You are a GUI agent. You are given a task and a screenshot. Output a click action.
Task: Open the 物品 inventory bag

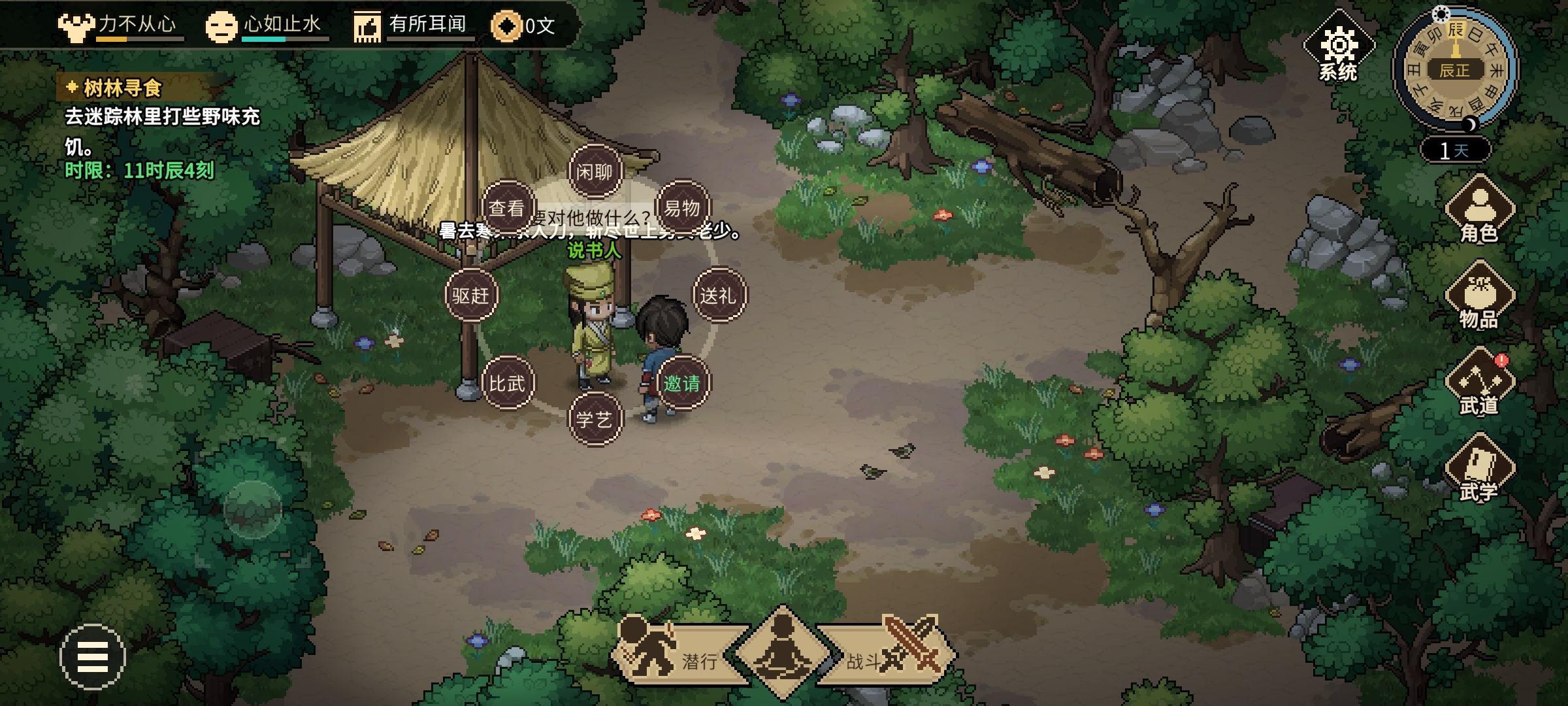coord(1479,298)
